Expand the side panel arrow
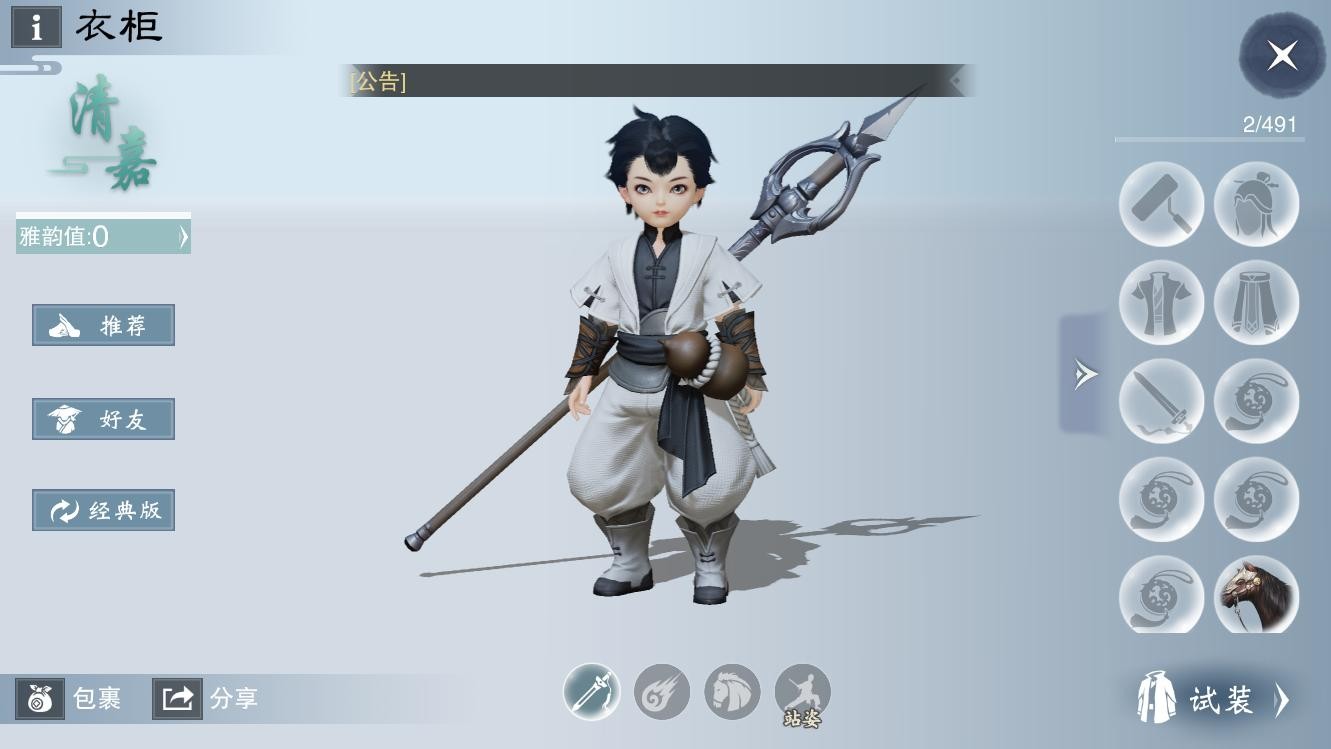 (1085, 375)
